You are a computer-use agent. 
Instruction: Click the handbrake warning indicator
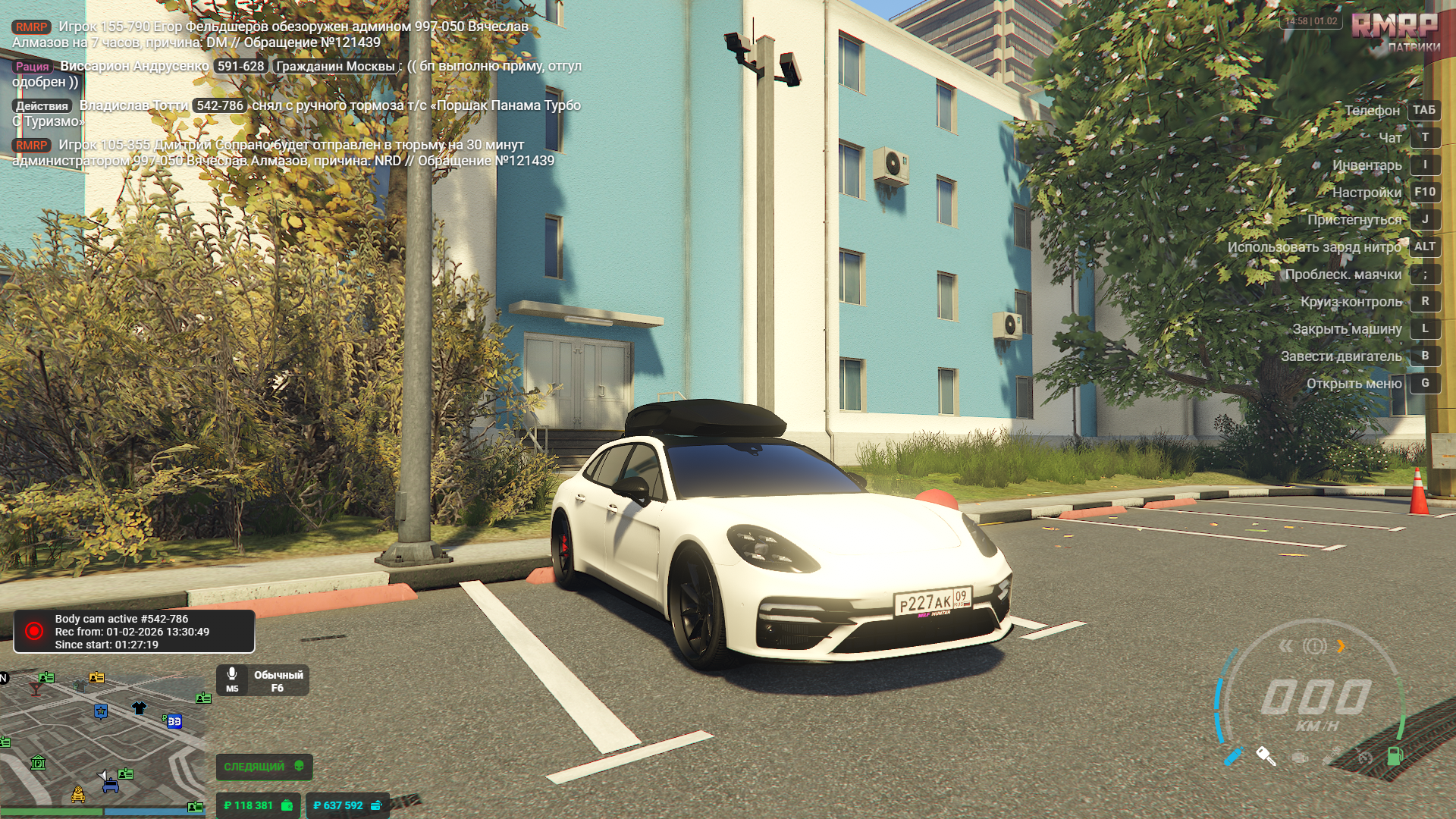pos(1314,646)
